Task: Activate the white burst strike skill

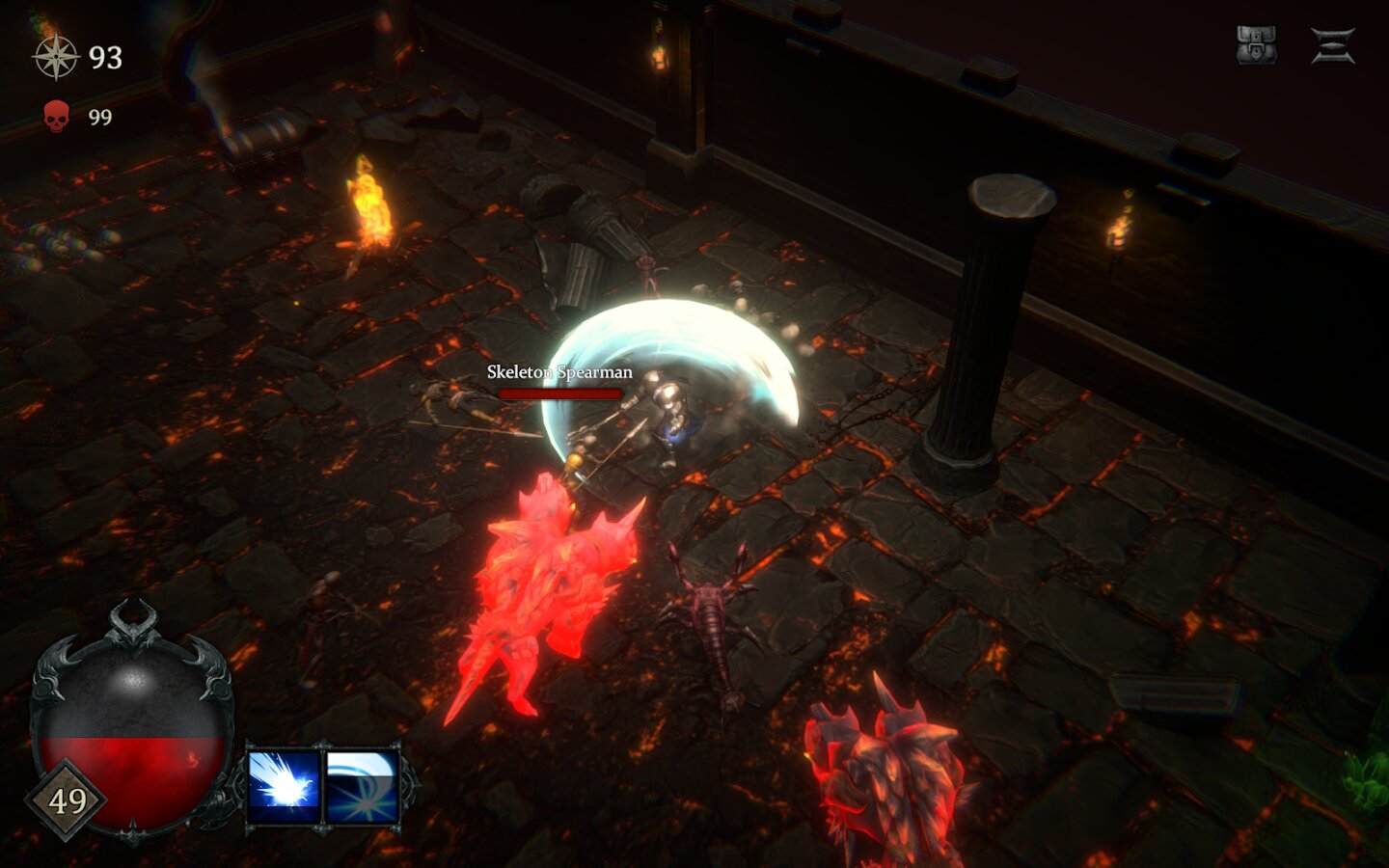Action: 284,785
